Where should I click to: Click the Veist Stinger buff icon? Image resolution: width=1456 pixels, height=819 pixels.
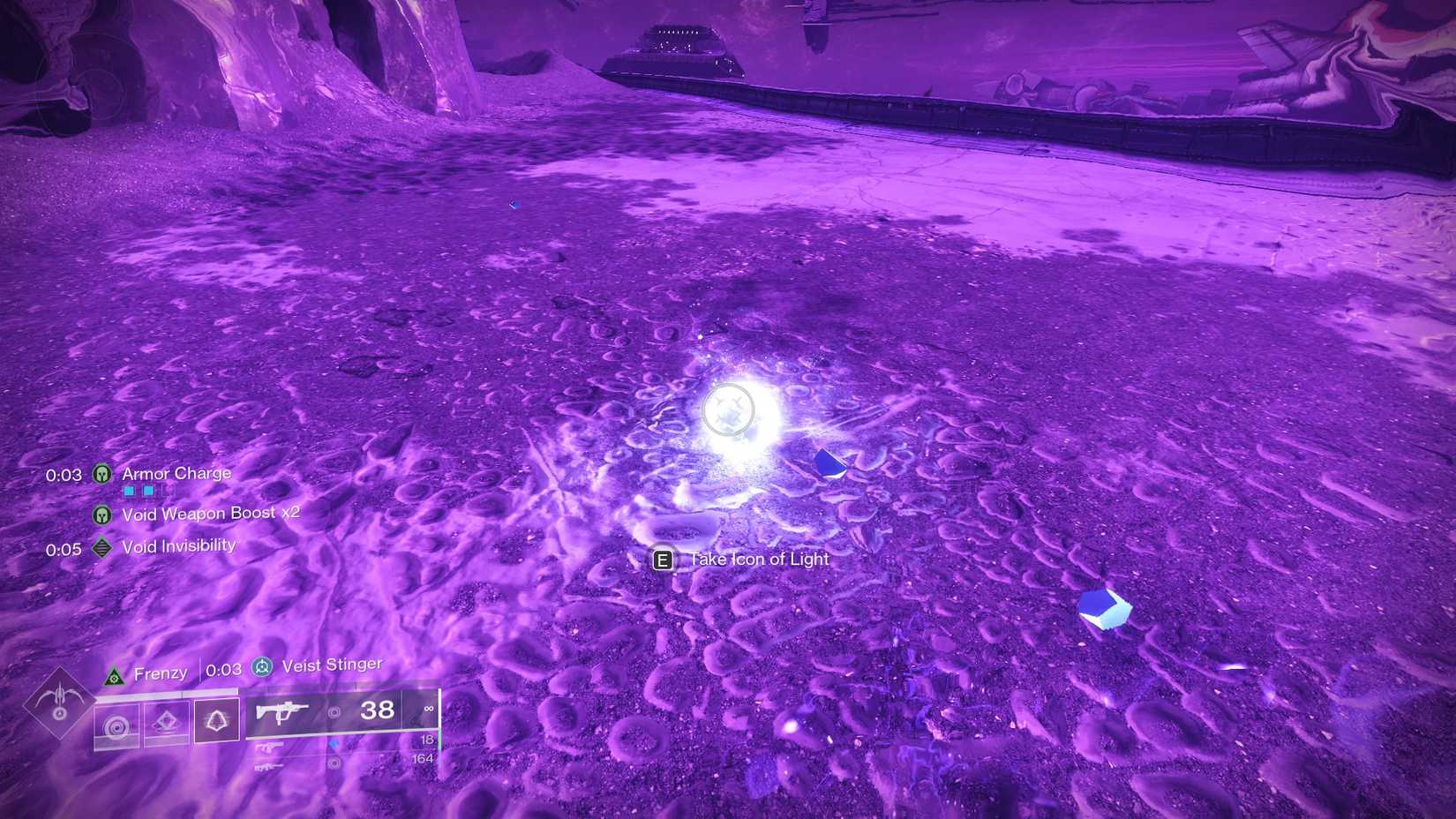262,668
